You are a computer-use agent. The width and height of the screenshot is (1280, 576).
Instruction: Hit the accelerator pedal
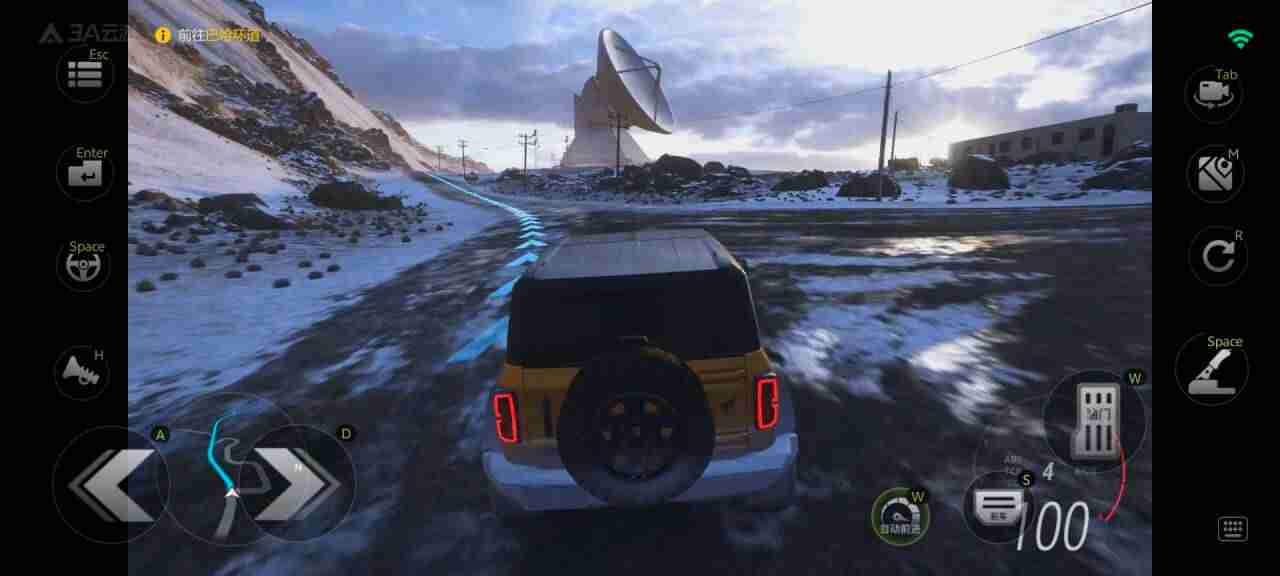[x=1093, y=421]
